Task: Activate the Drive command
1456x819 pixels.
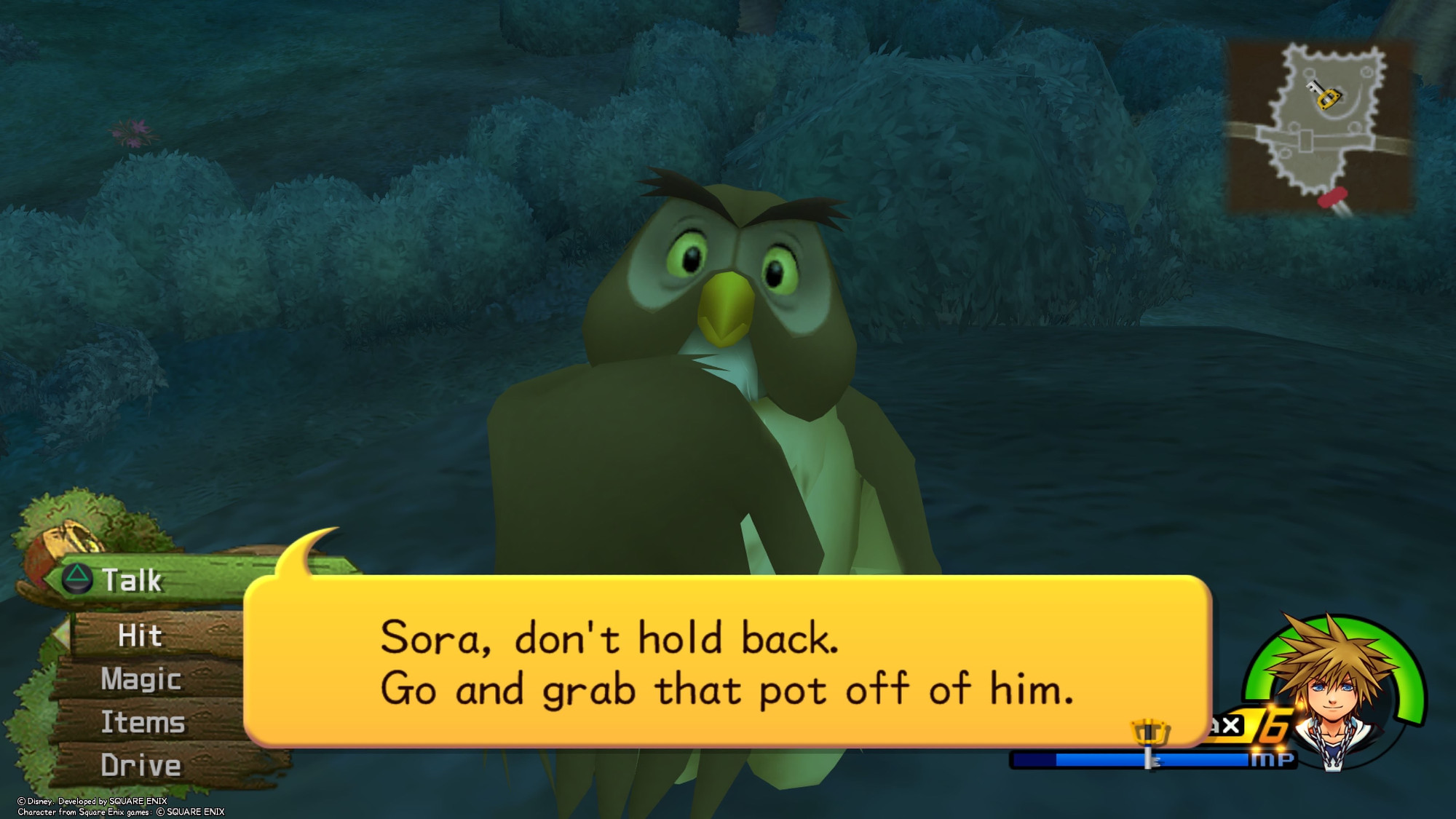Action: click(141, 765)
